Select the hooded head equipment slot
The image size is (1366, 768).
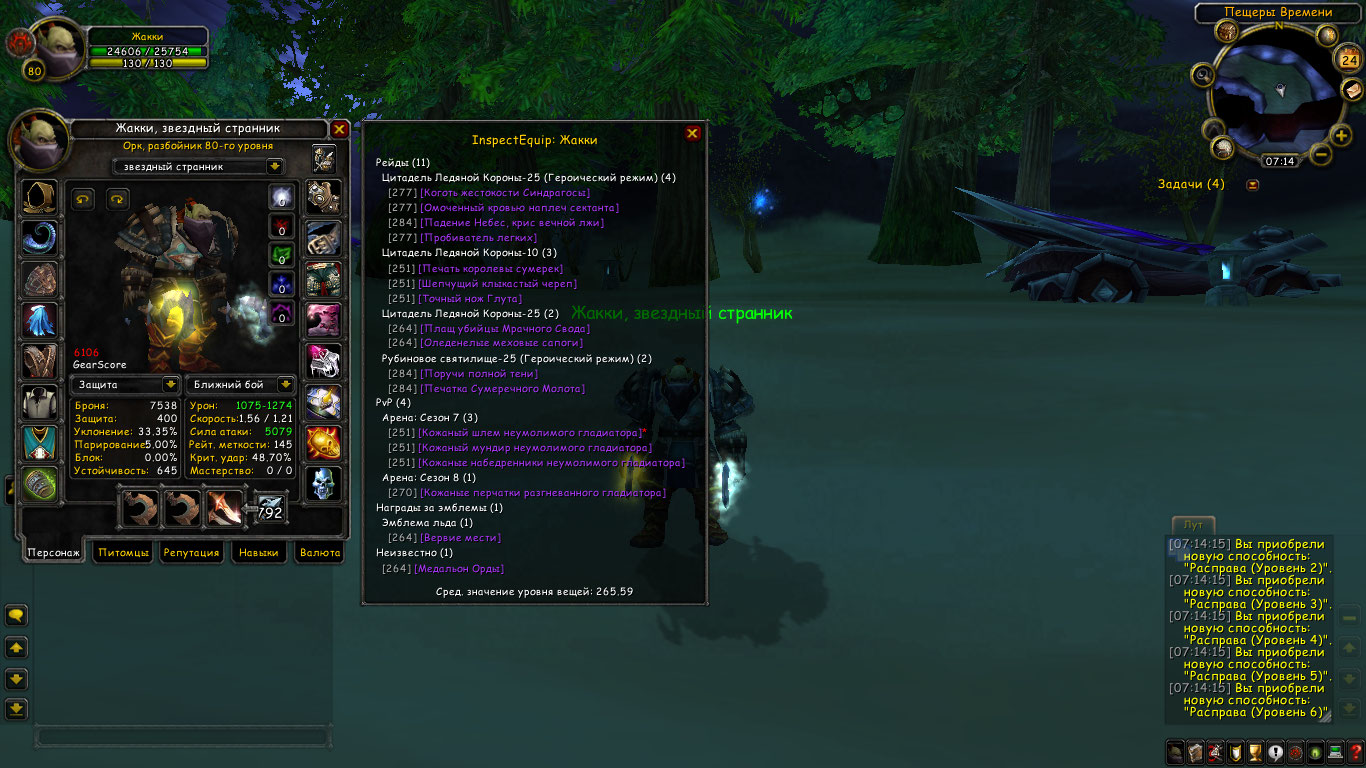(x=40, y=197)
